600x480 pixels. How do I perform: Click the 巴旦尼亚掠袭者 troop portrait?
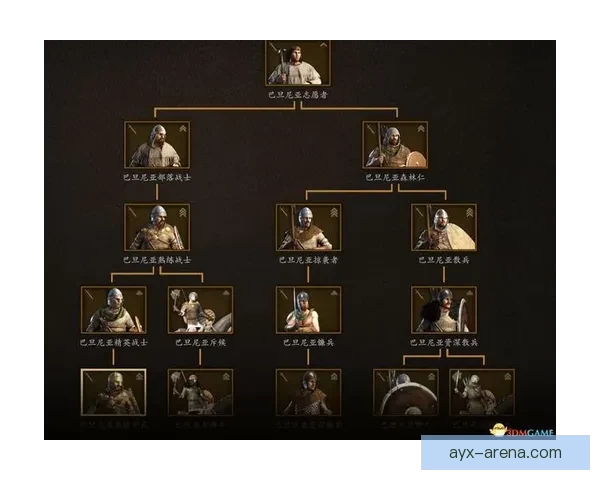[308, 227]
